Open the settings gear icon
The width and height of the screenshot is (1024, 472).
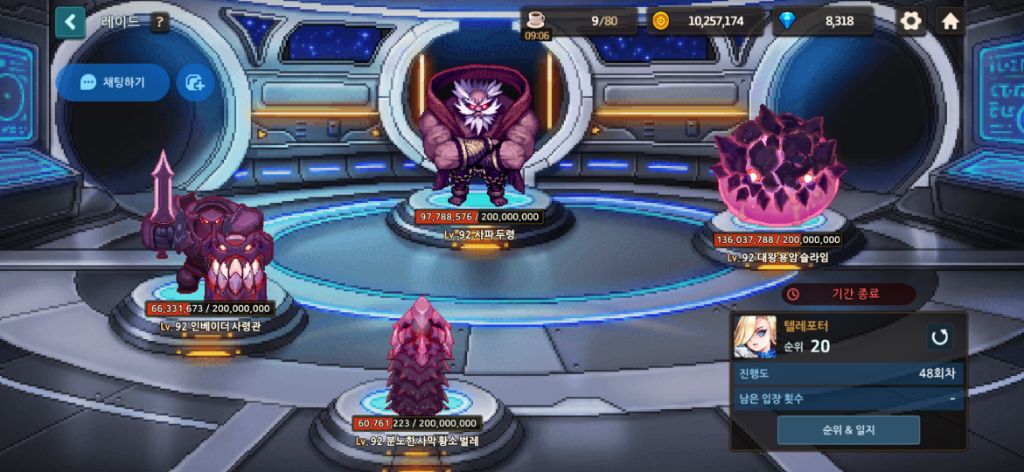coord(910,21)
